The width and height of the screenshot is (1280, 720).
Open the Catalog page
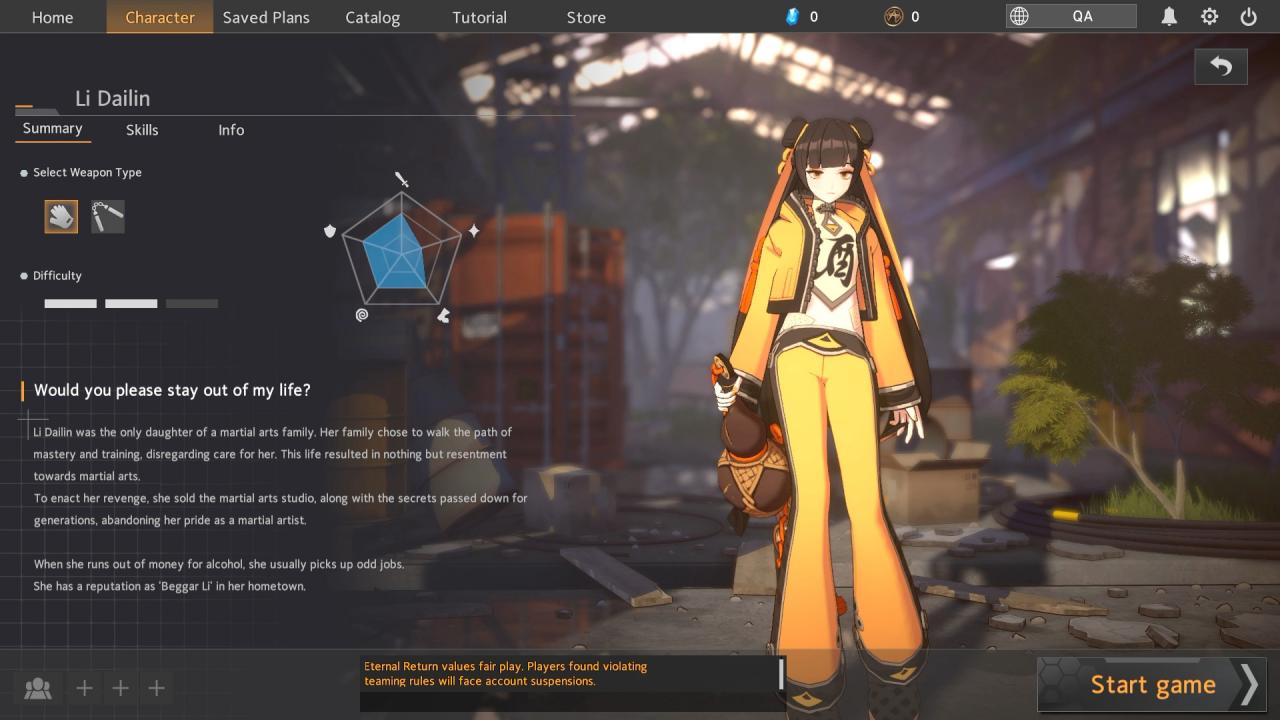coord(372,17)
